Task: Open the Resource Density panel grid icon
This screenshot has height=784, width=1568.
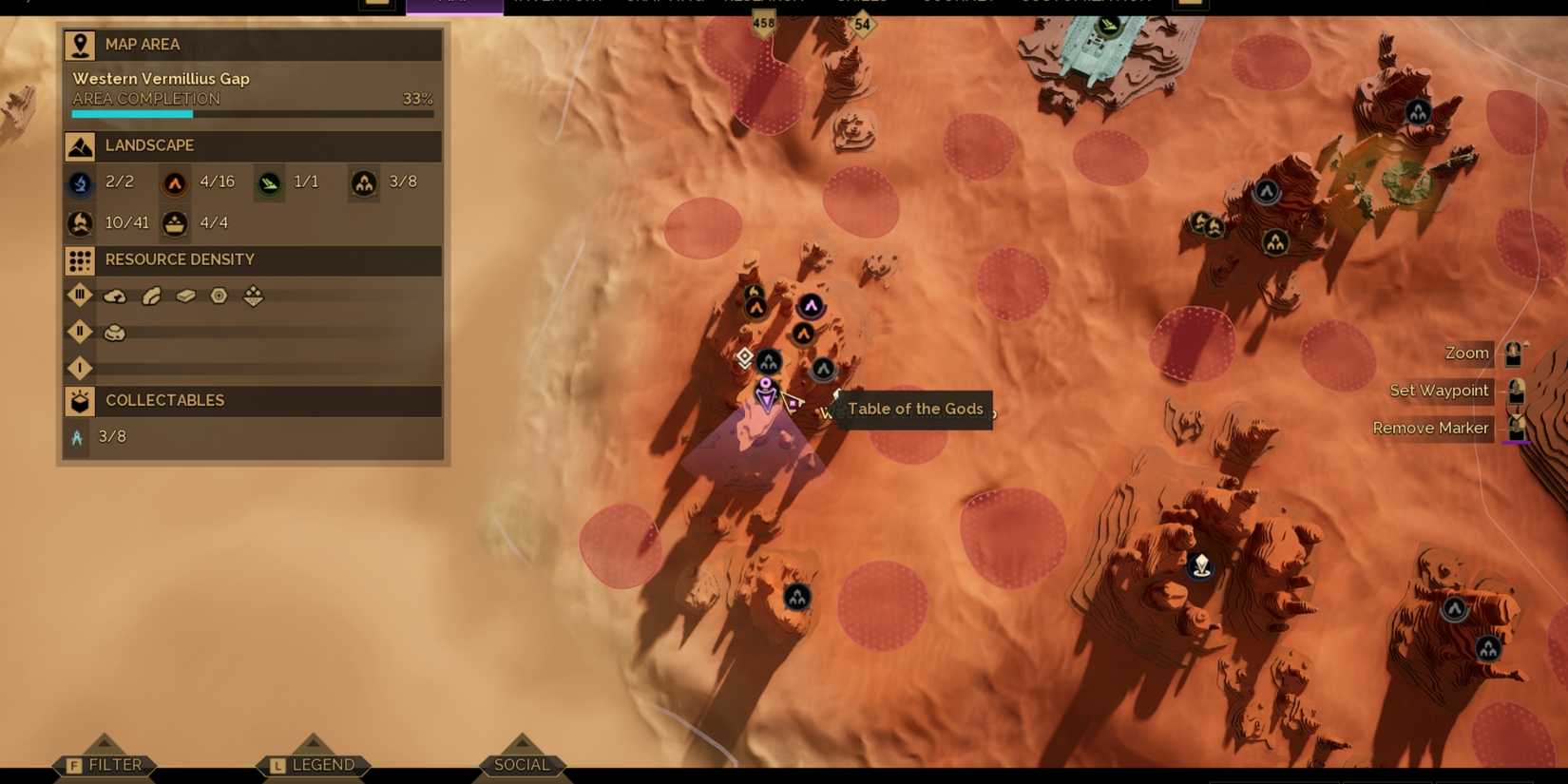Action: click(x=79, y=260)
